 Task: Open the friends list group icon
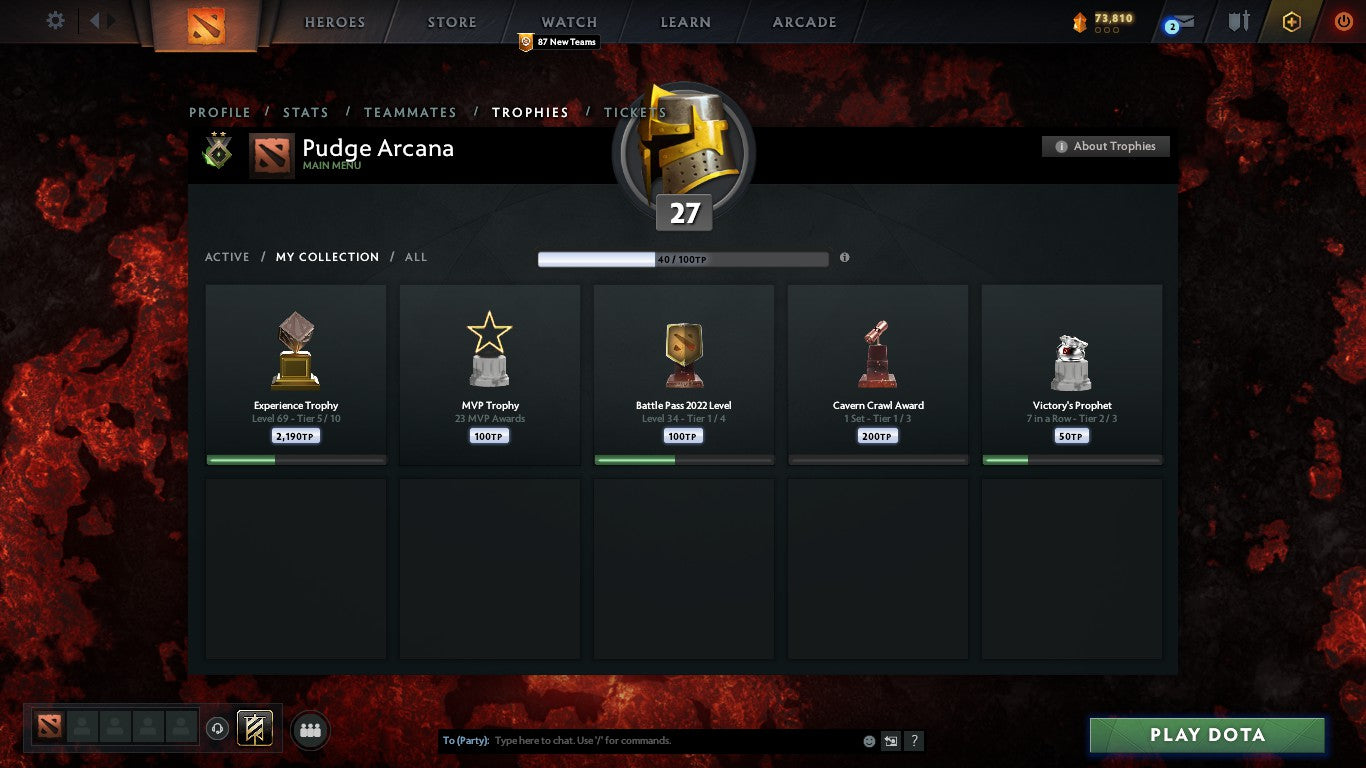(310, 730)
